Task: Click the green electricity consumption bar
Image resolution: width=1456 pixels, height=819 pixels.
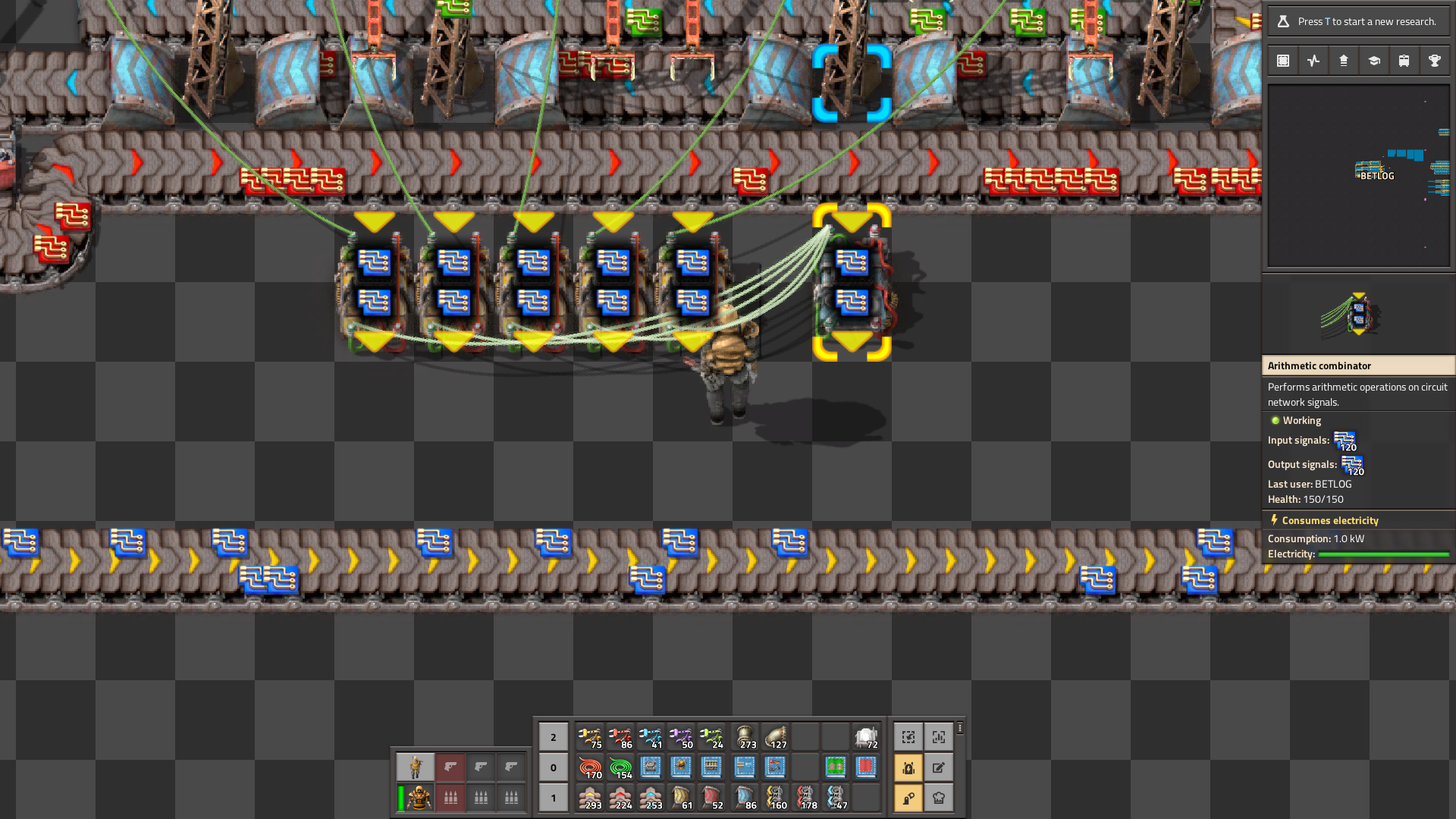Action: [1384, 554]
